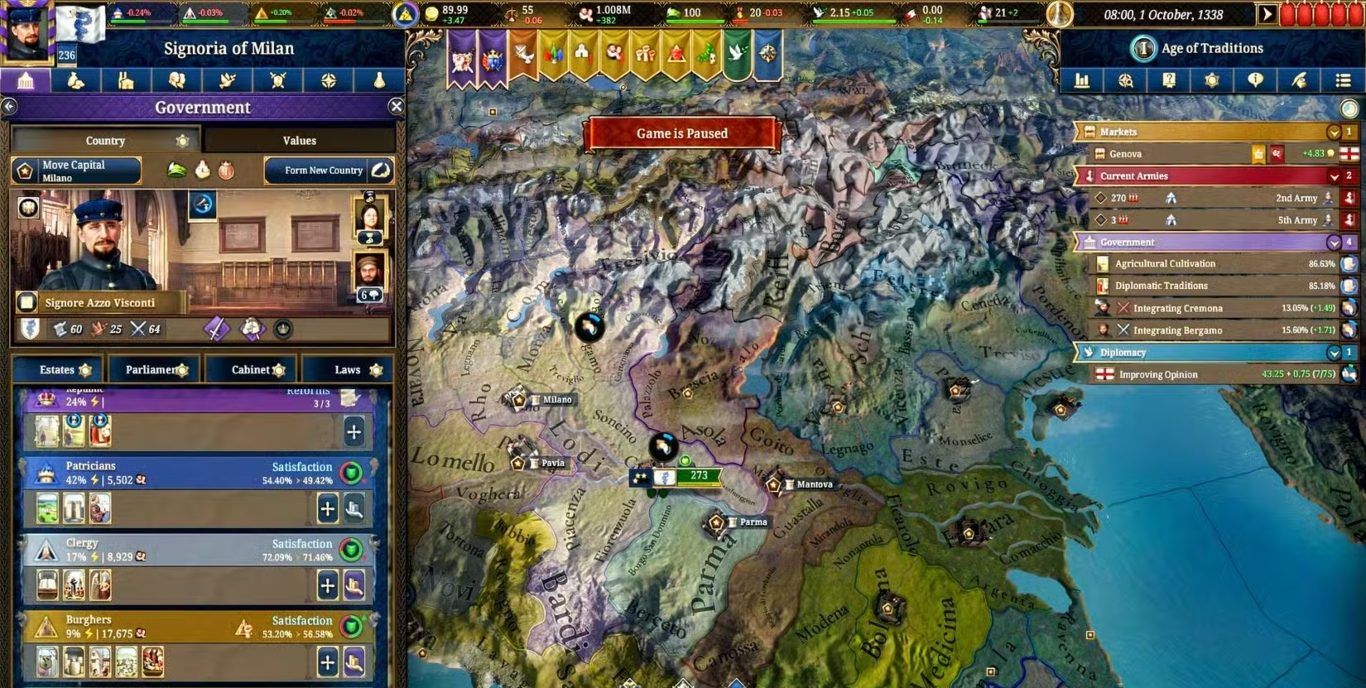
Task: Open the Cabinet tab
Action: tap(251, 370)
